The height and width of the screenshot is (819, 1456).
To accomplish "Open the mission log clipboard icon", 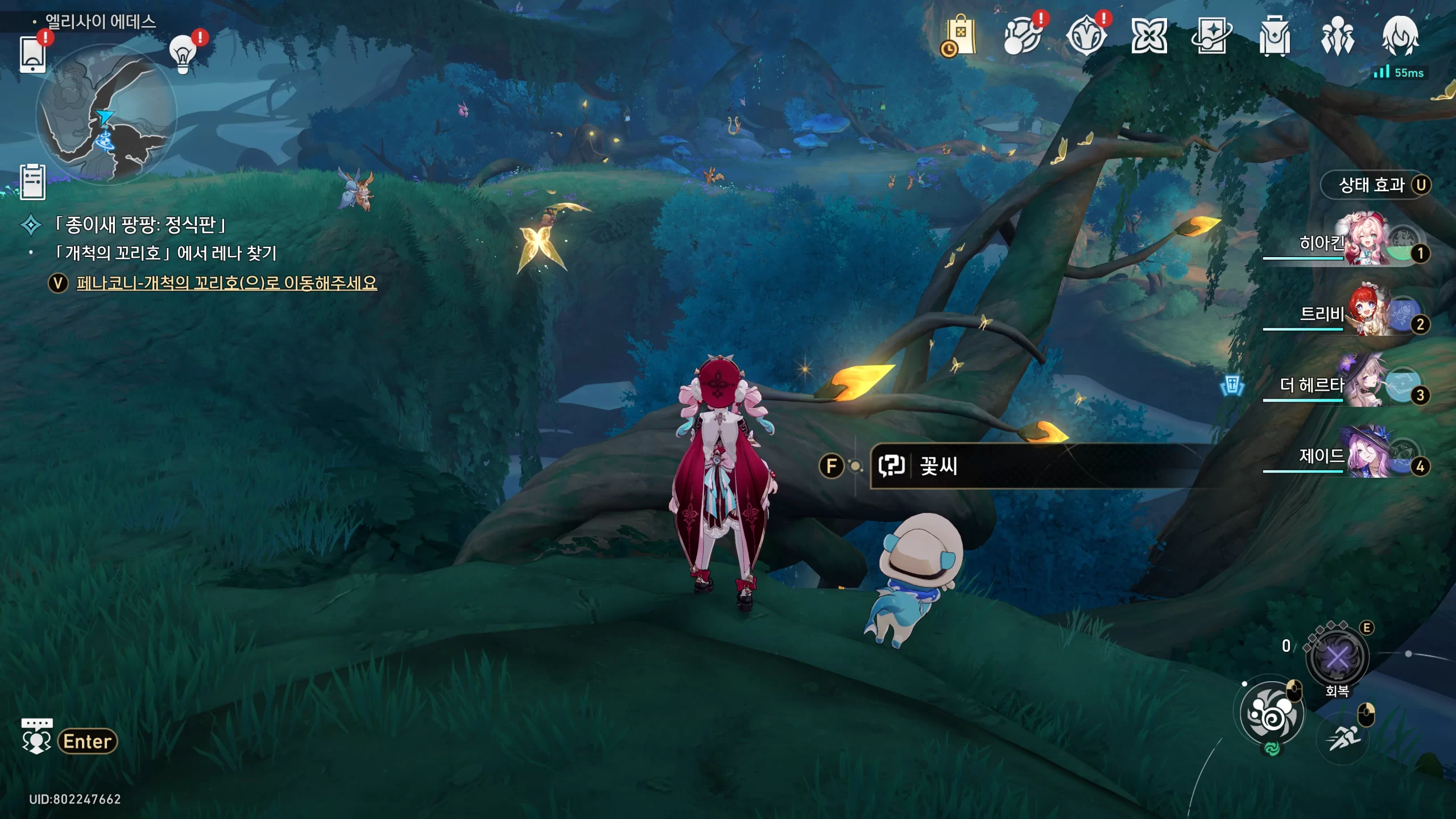I will [x=32, y=182].
